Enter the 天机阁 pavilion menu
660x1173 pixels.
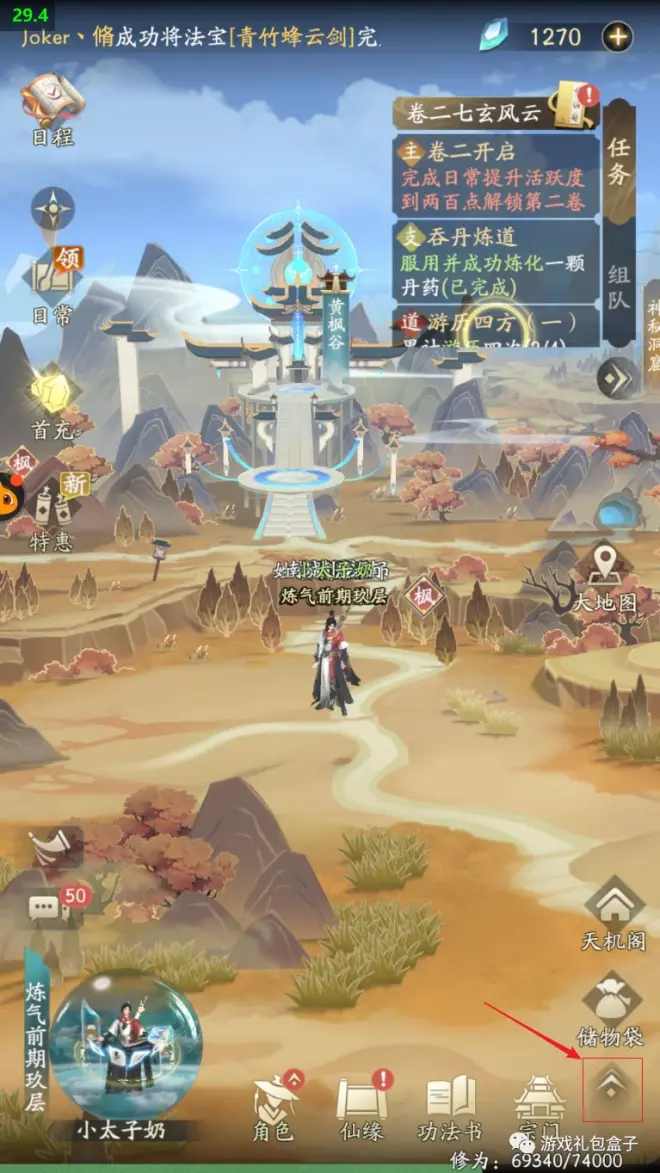pos(611,912)
